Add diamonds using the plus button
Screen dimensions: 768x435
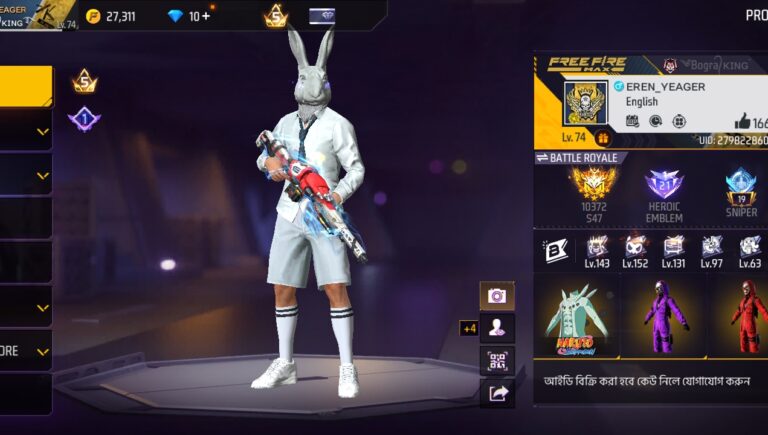point(206,16)
